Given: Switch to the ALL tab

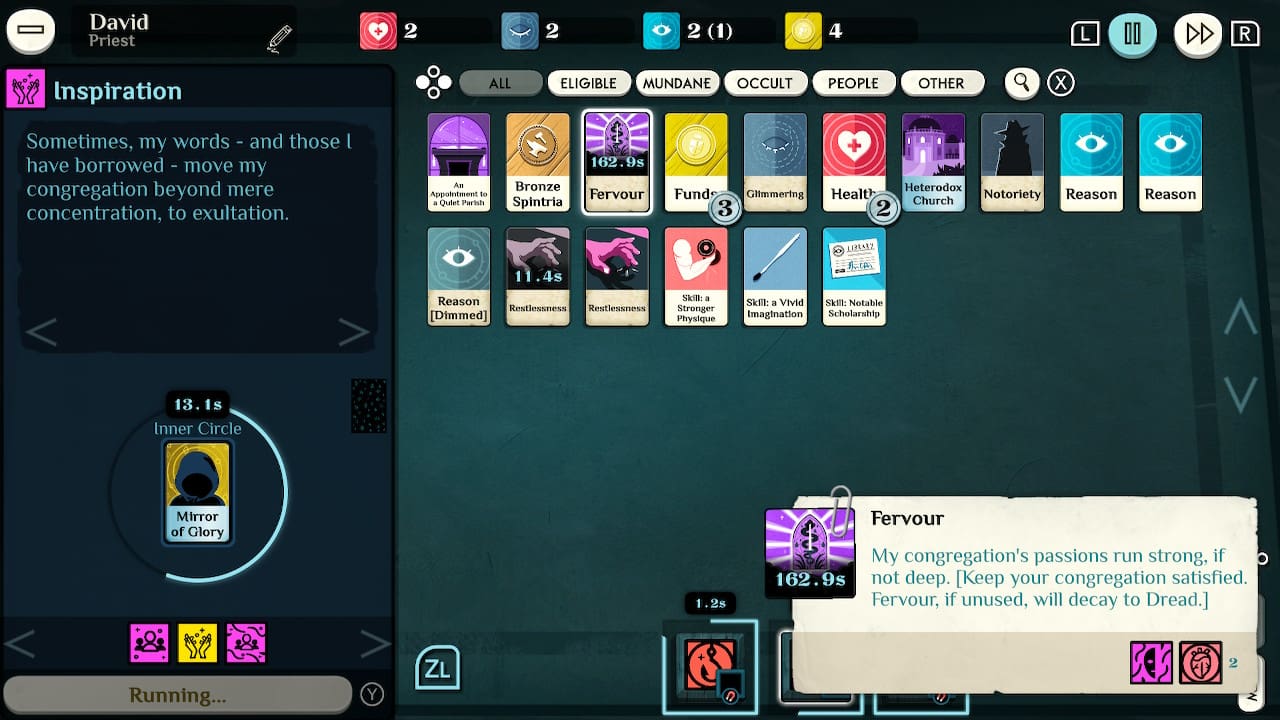Looking at the screenshot, I should 500,83.
